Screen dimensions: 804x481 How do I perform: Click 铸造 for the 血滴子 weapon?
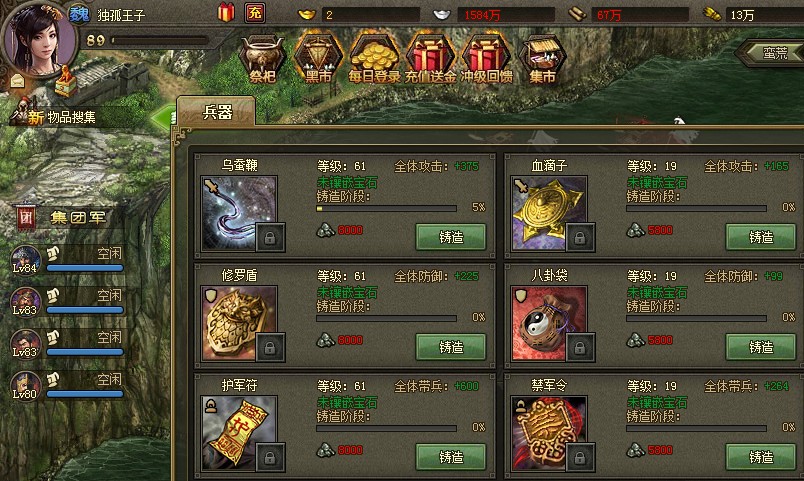(761, 237)
